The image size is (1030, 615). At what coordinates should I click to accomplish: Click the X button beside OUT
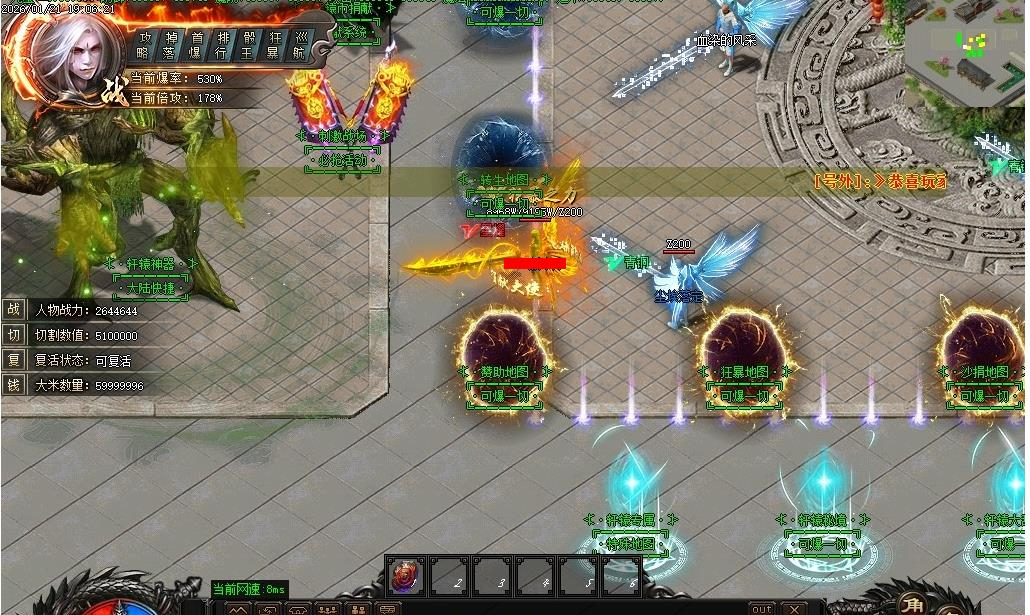coord(794,608)
